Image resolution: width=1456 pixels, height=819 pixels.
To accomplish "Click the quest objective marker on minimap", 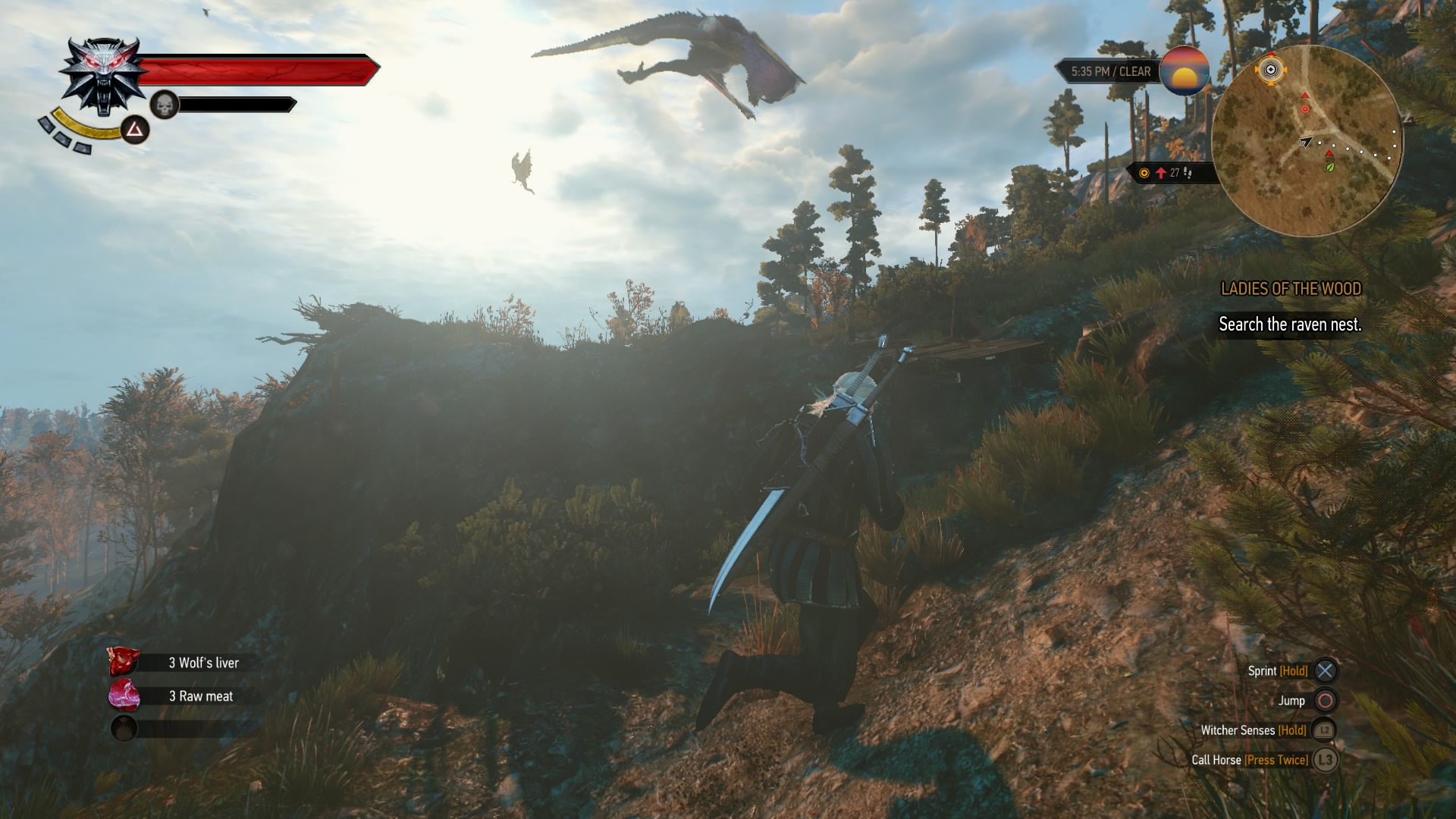I will click(x=1272, y=71).
